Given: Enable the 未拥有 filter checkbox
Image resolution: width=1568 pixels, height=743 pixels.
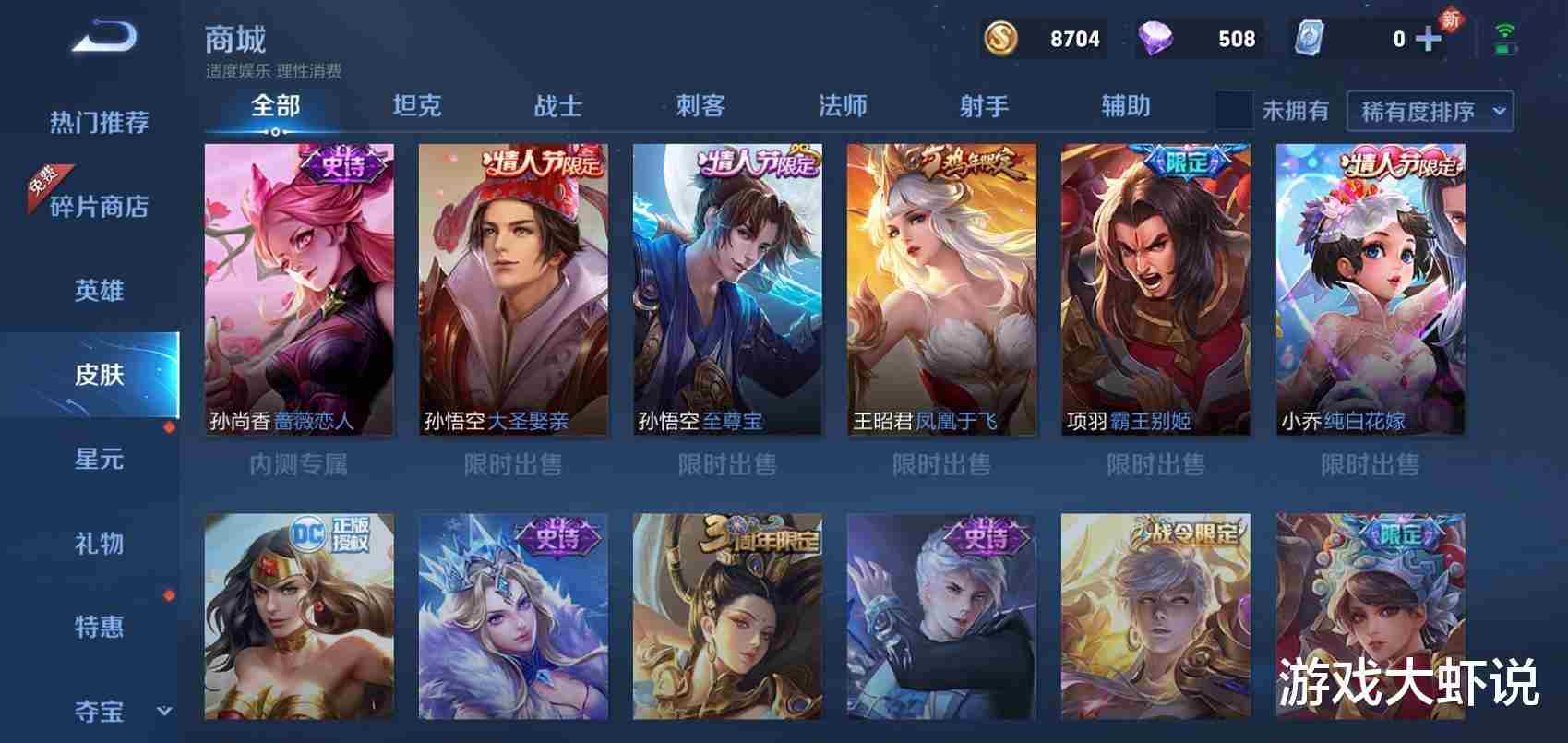Looking at the screenshot, I should pyautogui.click(x=1234, y=109).
